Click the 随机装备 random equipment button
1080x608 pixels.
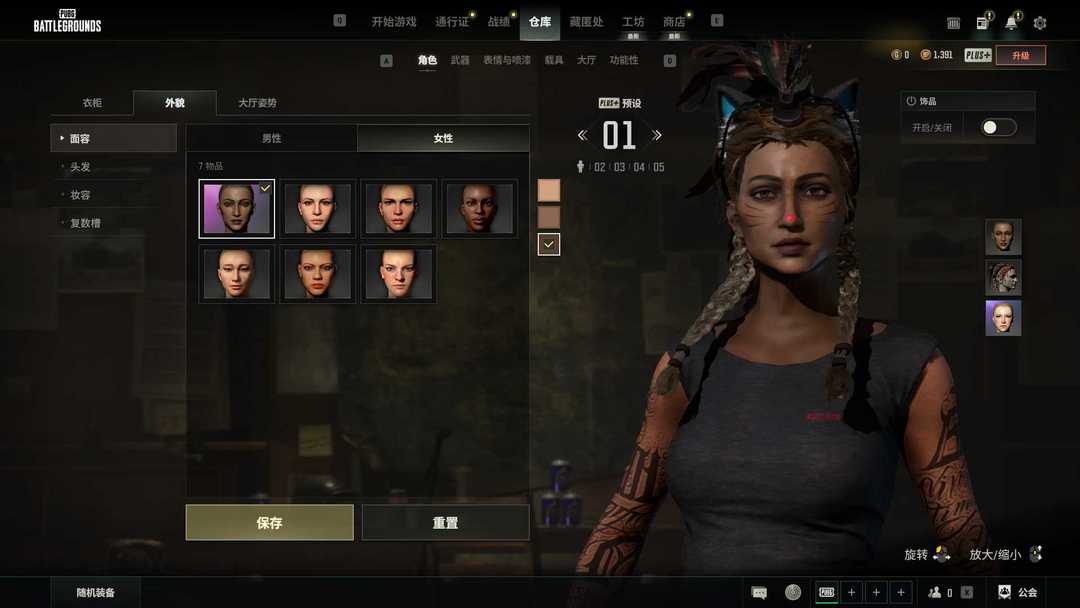[x=96, y=592]
